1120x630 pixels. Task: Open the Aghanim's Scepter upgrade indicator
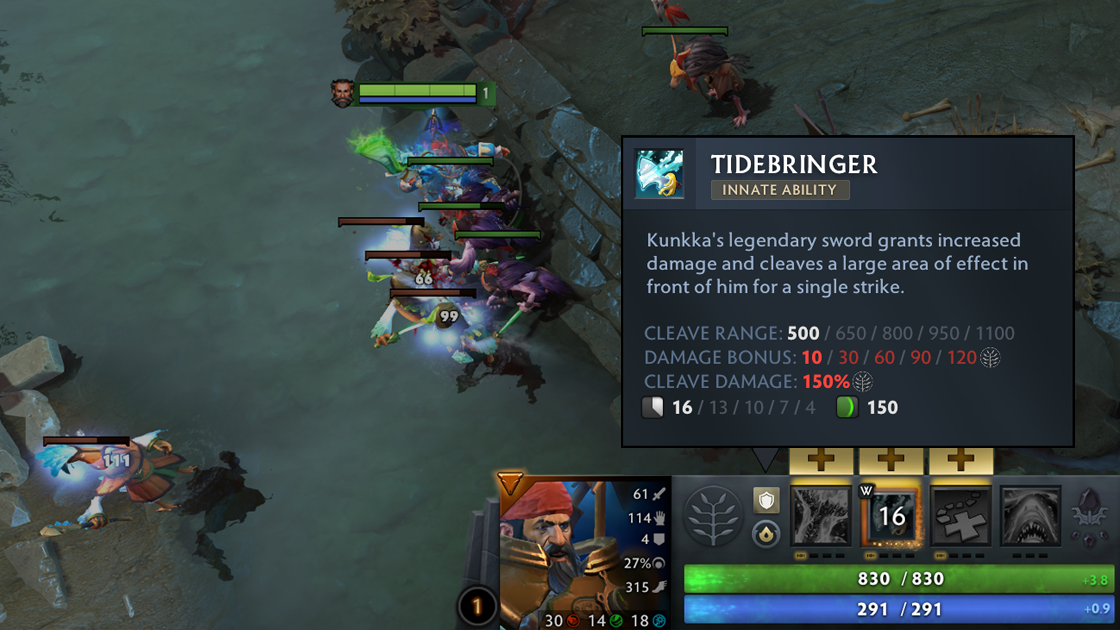pyautogui.click(x=1089, y=512)
